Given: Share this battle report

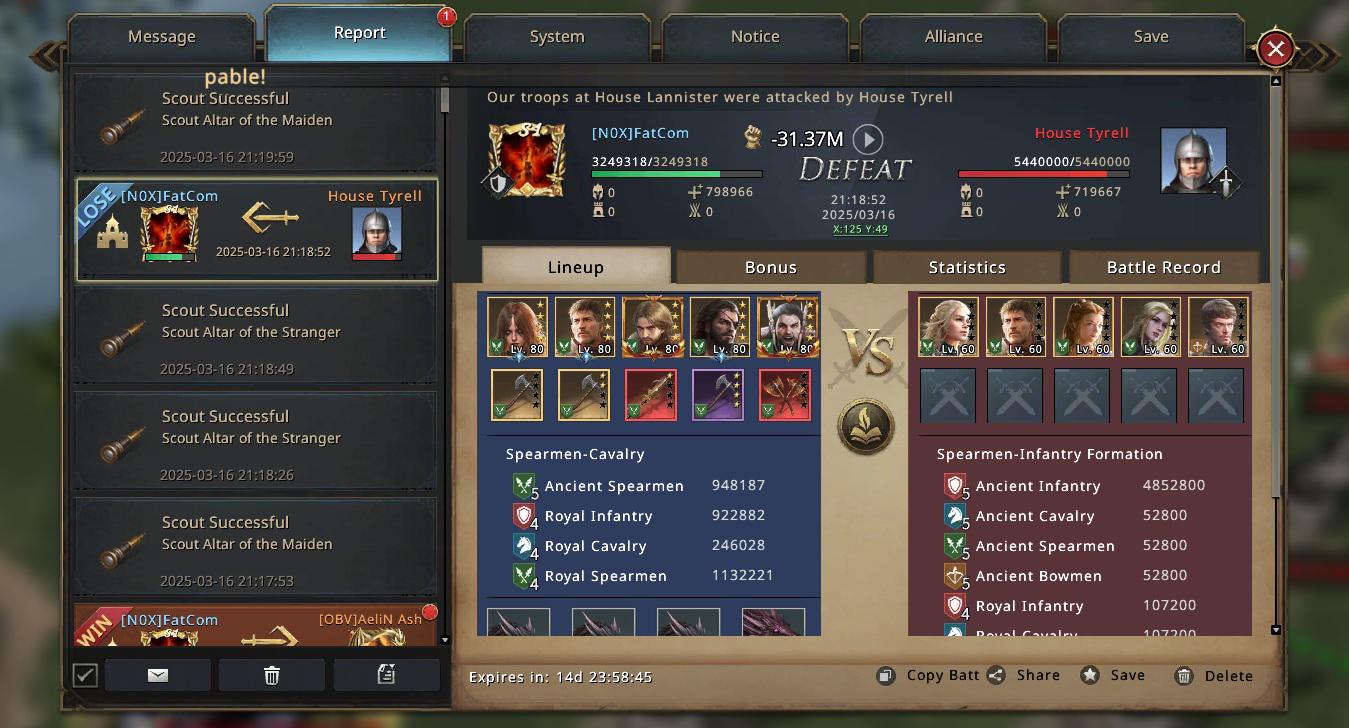Looking at the screenshot, I should (x=1025, y=675).
